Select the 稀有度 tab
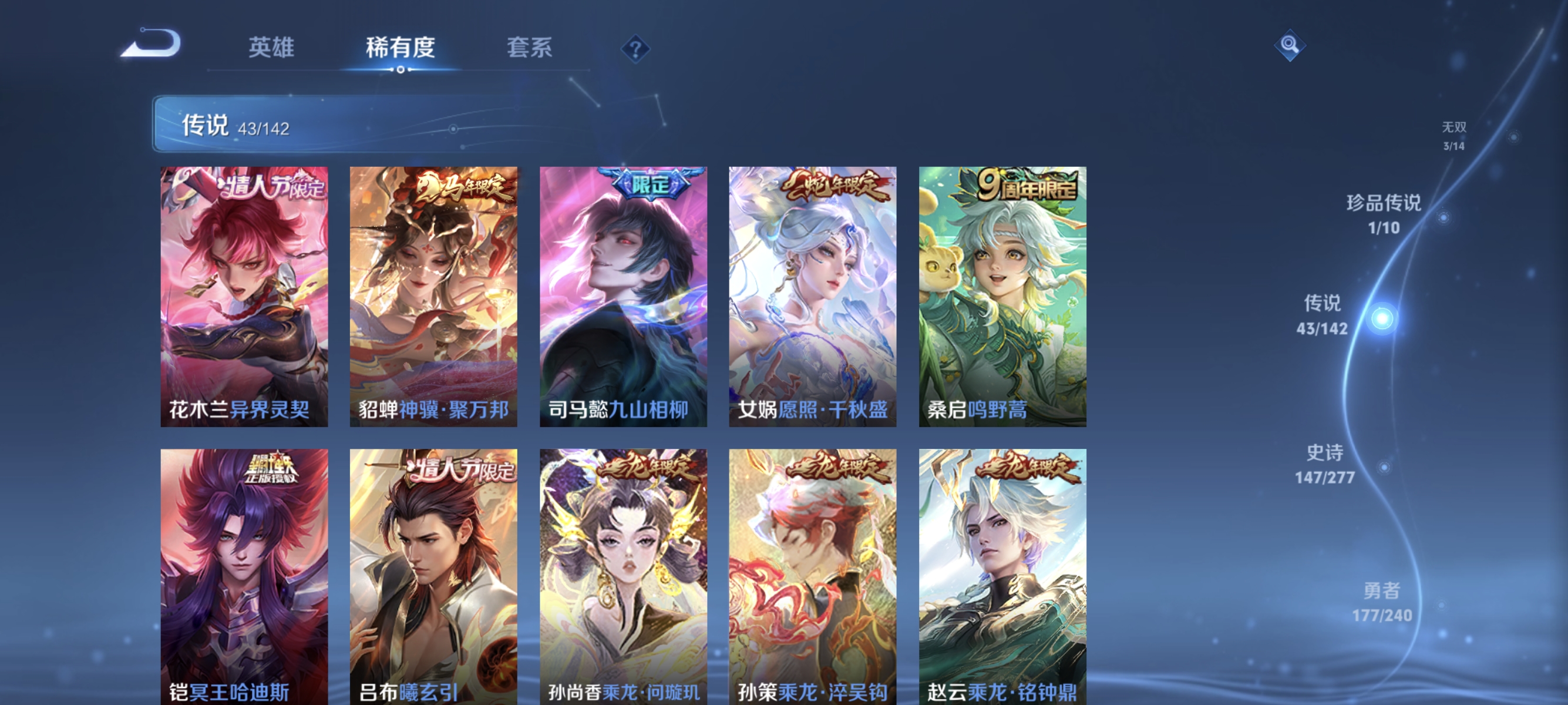 click(x=402, y=49)
